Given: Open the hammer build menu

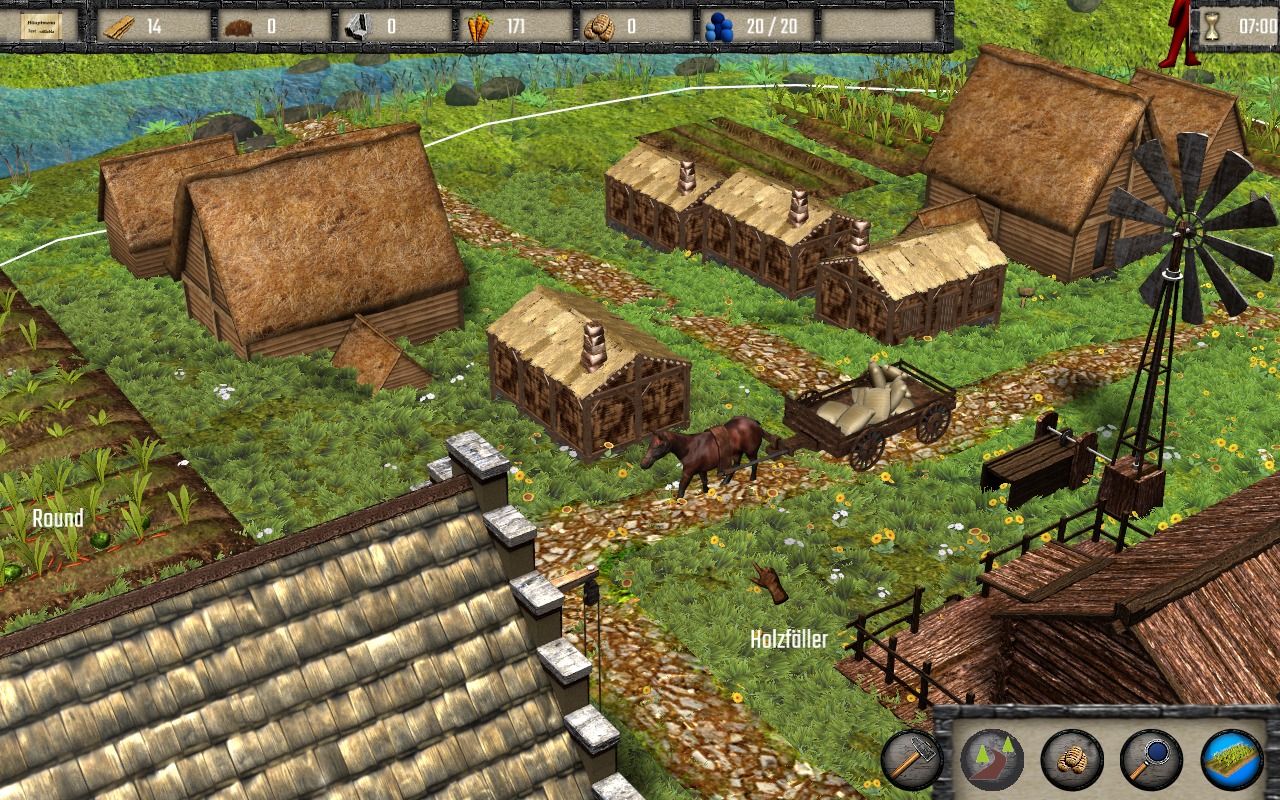Looking at the screenshot, I should point(911,760).
